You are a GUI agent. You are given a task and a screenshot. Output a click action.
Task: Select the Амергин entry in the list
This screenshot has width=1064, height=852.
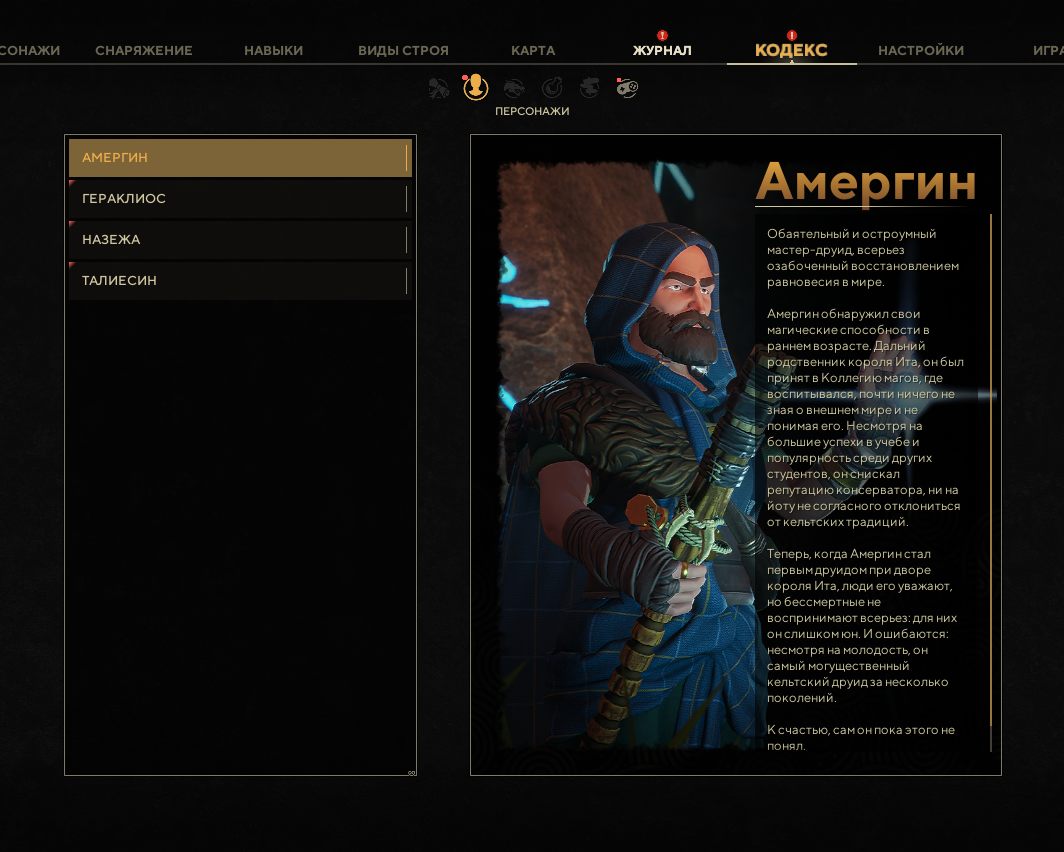click(240, 158)
